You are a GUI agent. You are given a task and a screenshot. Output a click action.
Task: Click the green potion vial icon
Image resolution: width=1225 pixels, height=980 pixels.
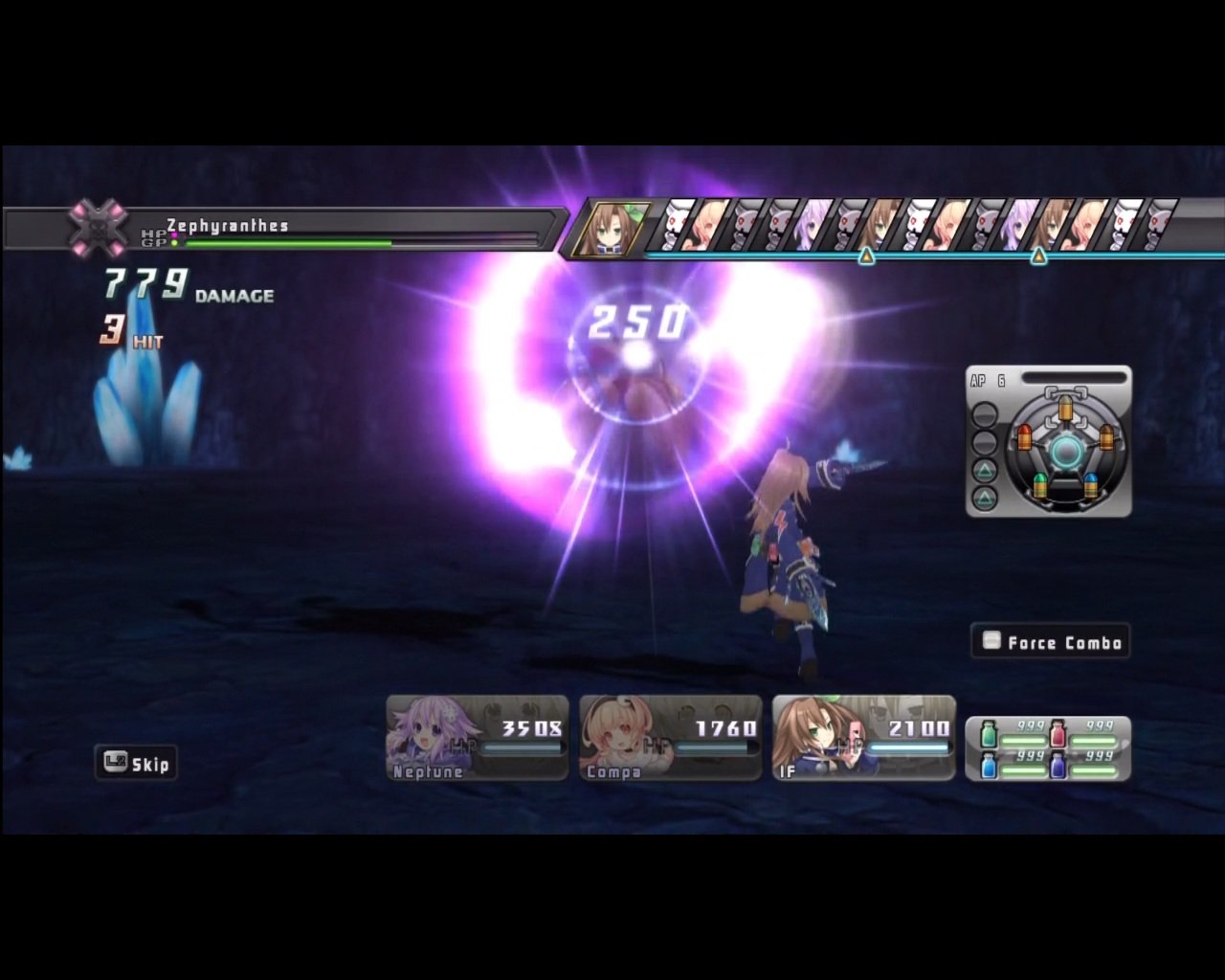pos(989,734)
